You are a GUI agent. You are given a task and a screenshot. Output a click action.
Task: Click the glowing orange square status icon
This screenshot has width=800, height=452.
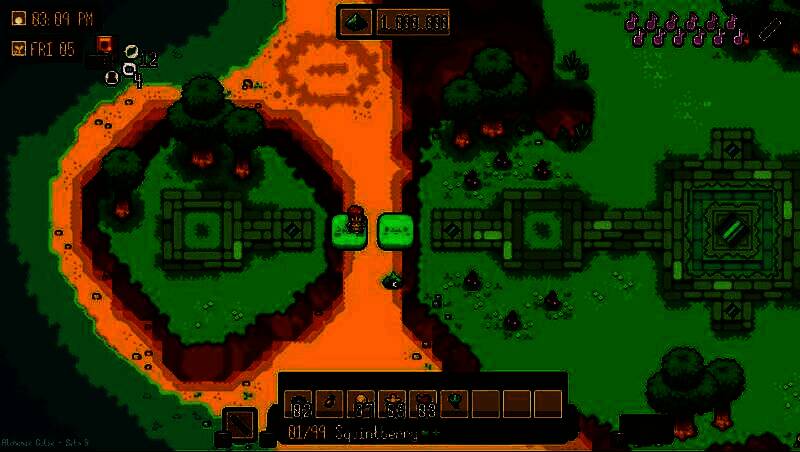tap(103, 43)
